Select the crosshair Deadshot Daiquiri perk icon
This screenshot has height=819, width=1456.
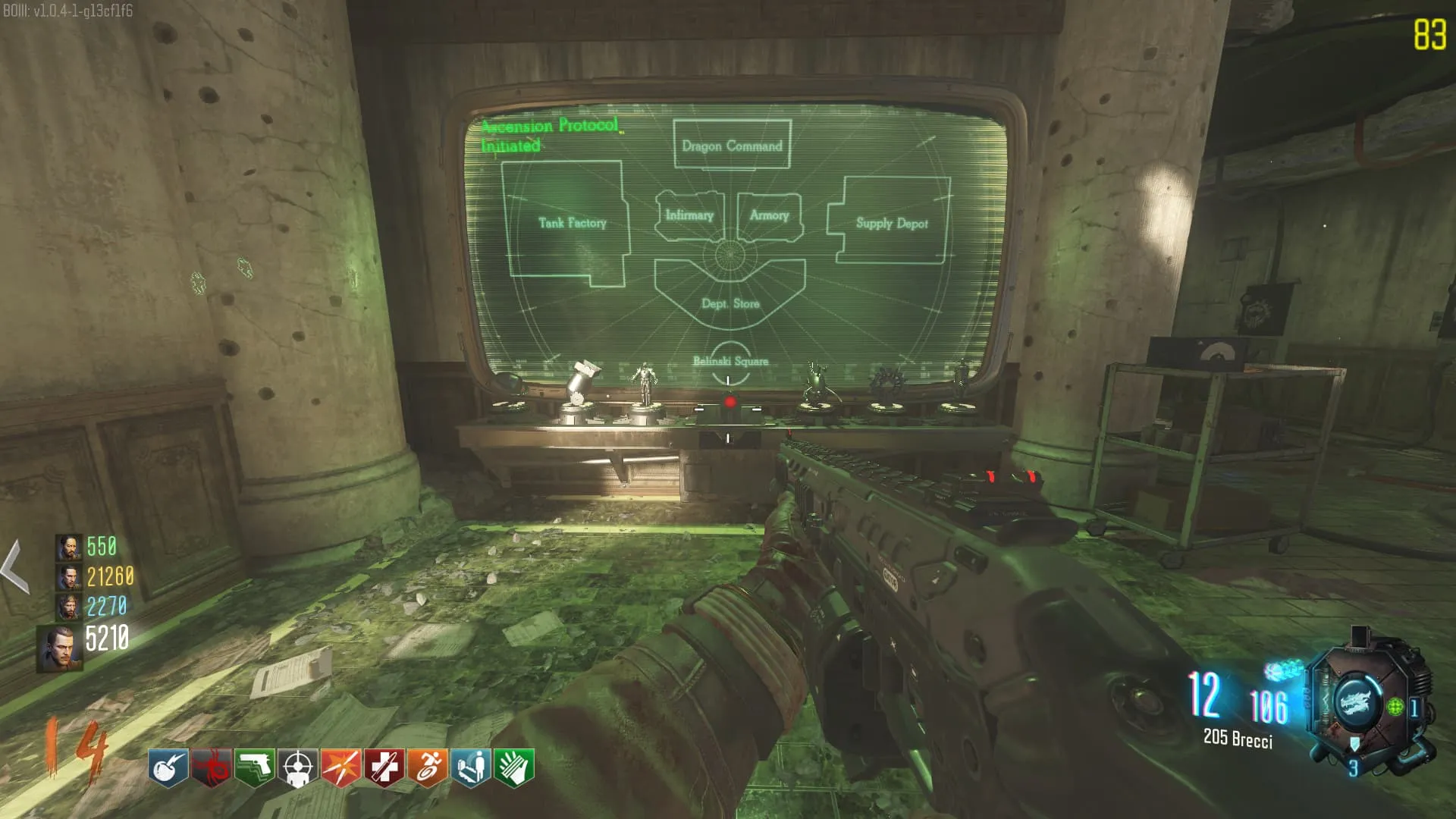click(297, 768)
